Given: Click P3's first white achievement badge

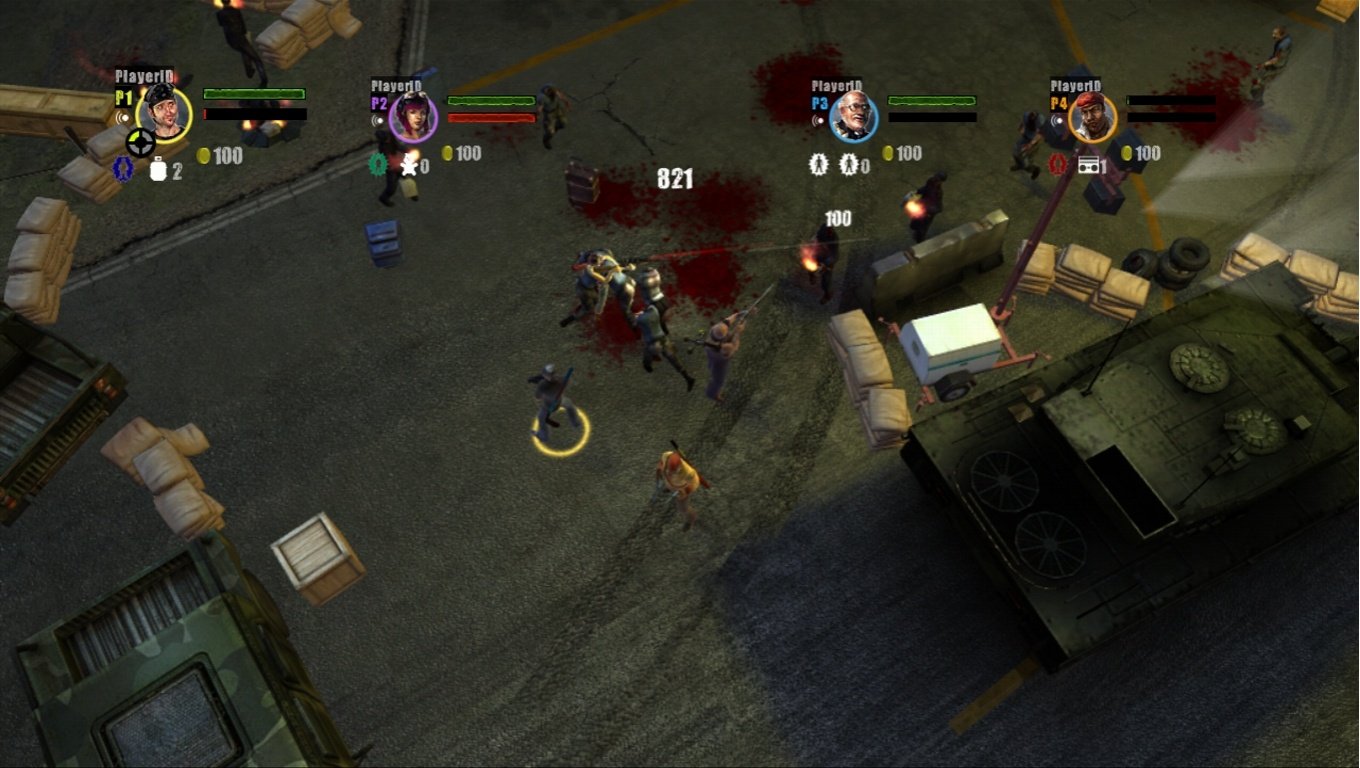Looking at the screenshot, I should pyautogui.click(x=817, y=164).
